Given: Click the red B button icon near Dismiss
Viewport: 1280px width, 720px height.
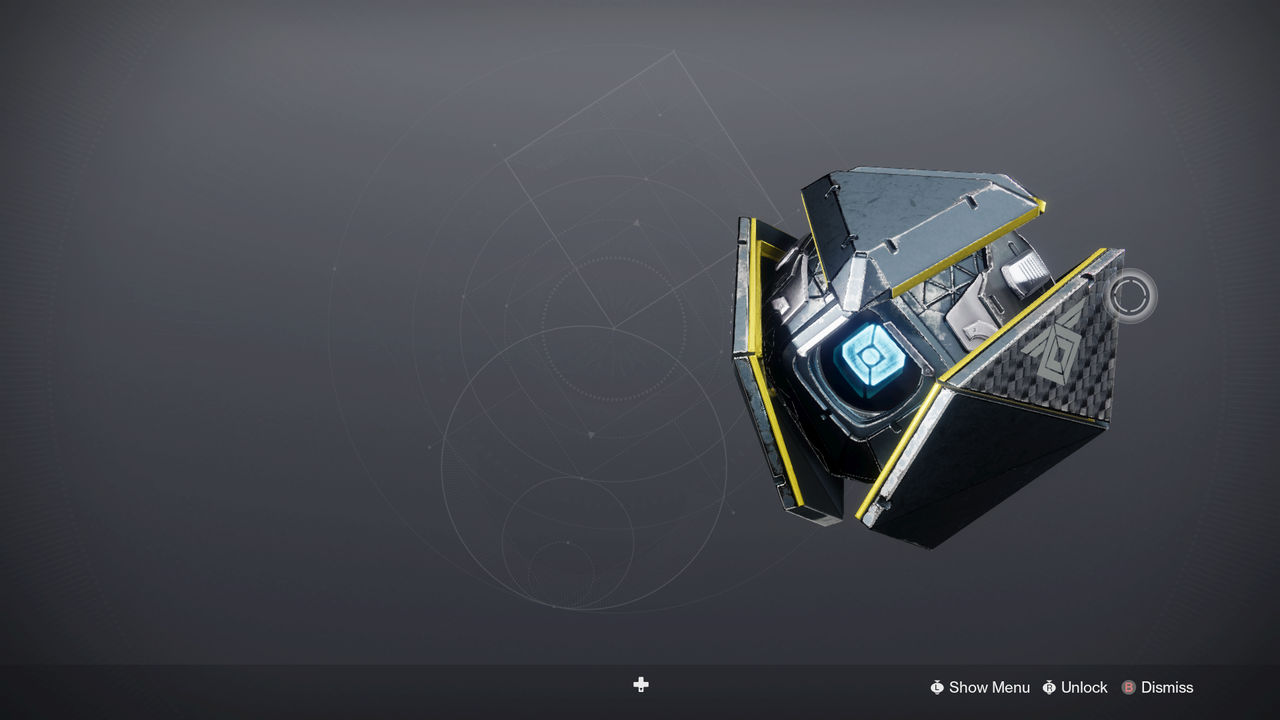Looking at the screenshot, I should [1128, 687].
